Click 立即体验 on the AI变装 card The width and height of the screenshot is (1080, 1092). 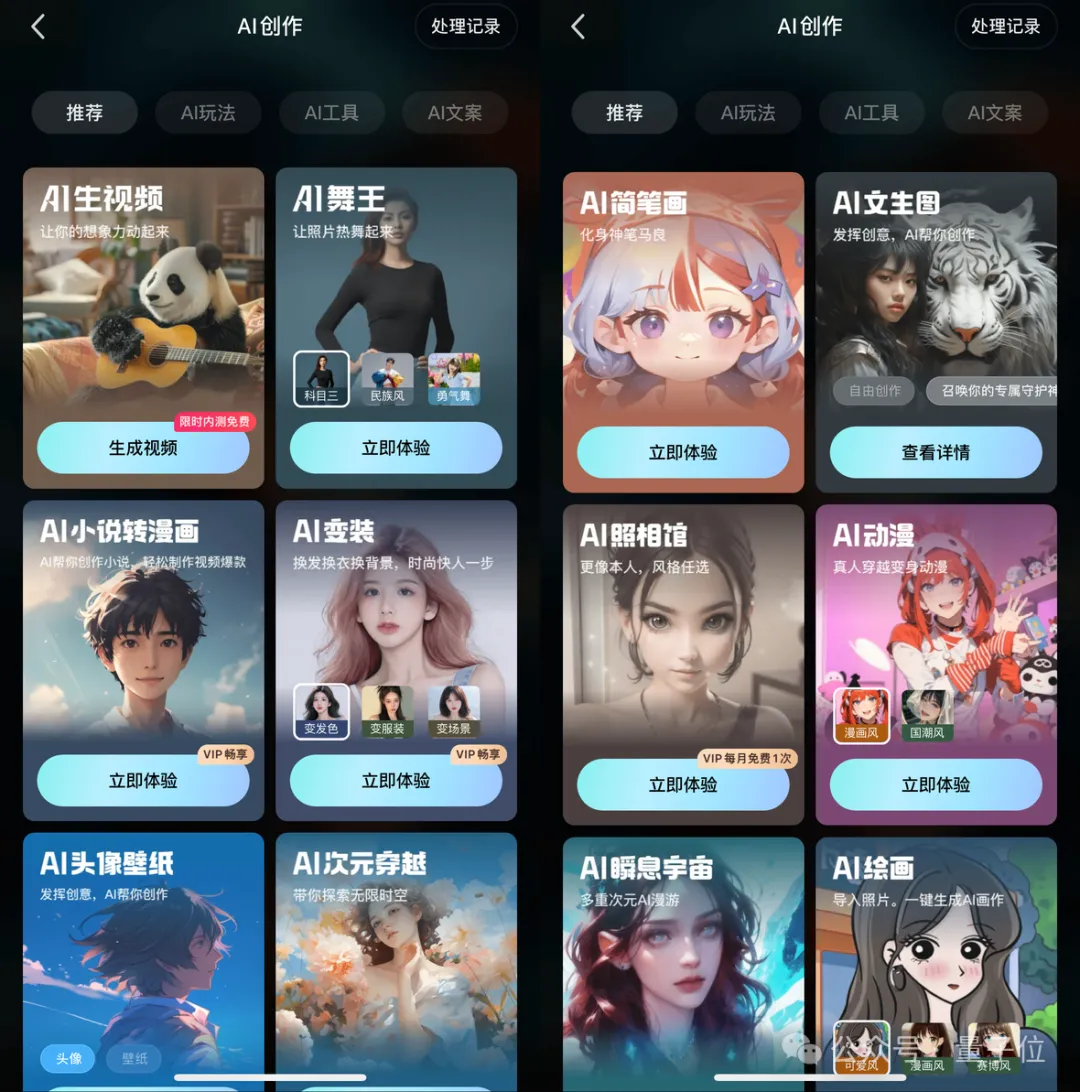coord(396,781)
